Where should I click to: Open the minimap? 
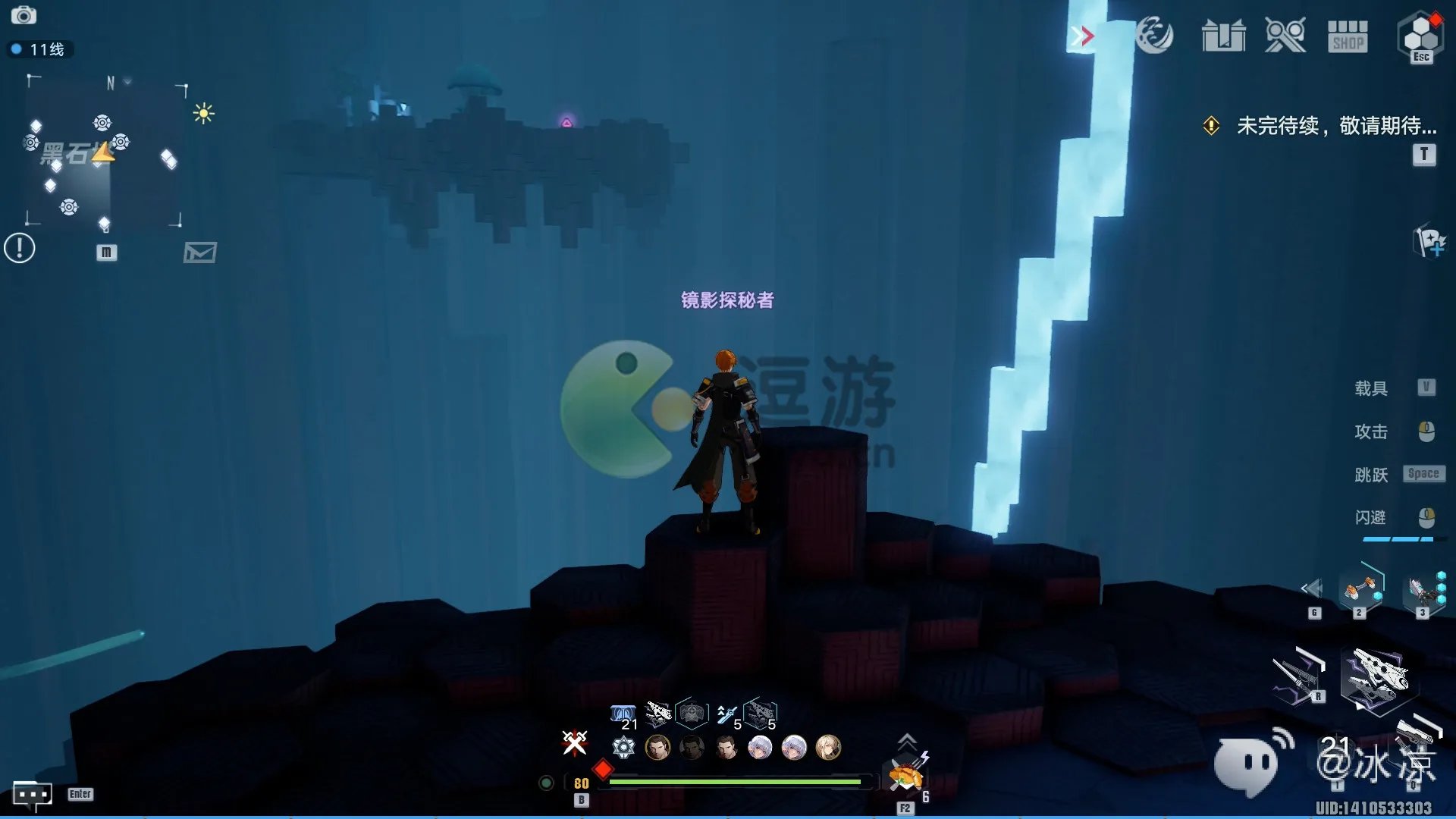(105, 152)
